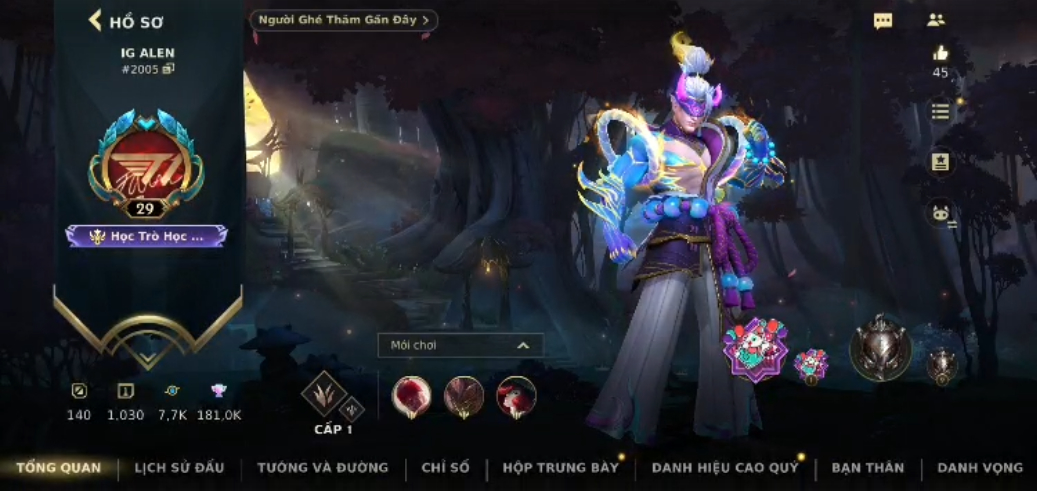1037x491 pixels.
Task: Expand the gold chevron profile panel
Action: click(x=147, y=353)
